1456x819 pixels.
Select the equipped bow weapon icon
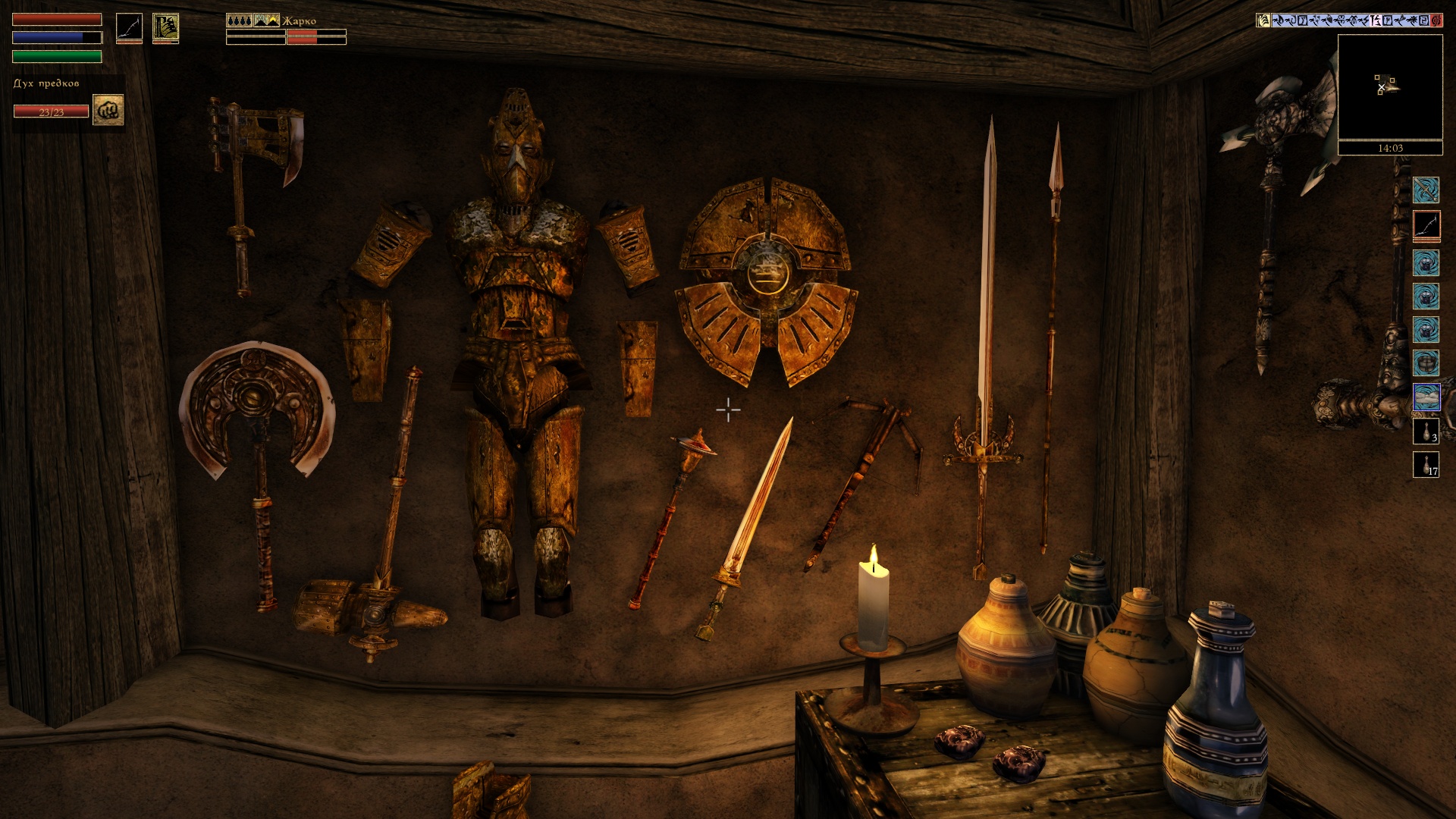coord(129,28)
